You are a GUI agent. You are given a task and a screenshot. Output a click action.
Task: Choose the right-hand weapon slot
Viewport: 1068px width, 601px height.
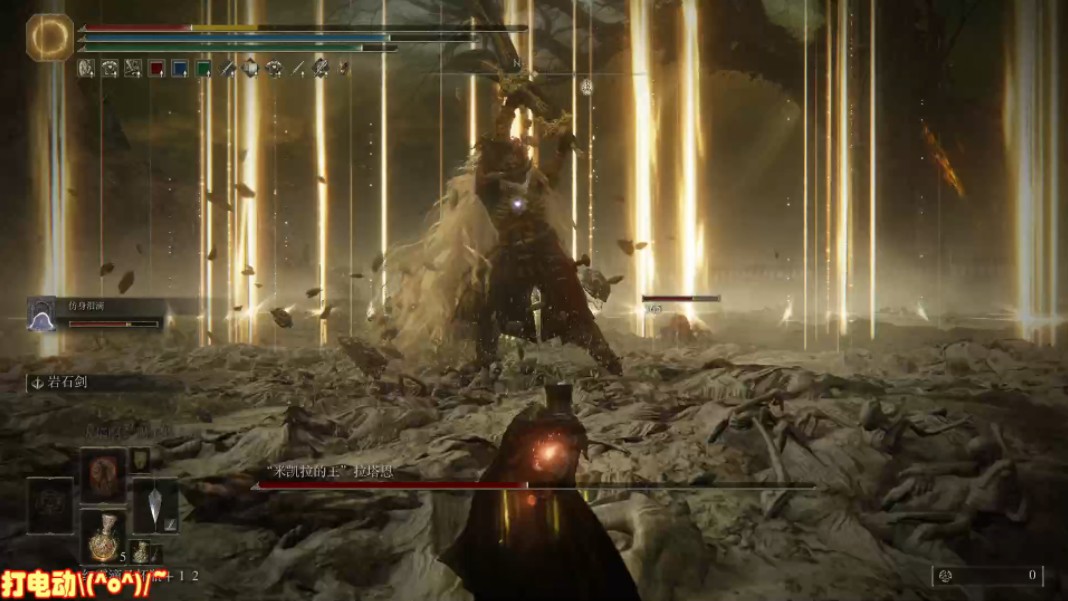point(155,504)
